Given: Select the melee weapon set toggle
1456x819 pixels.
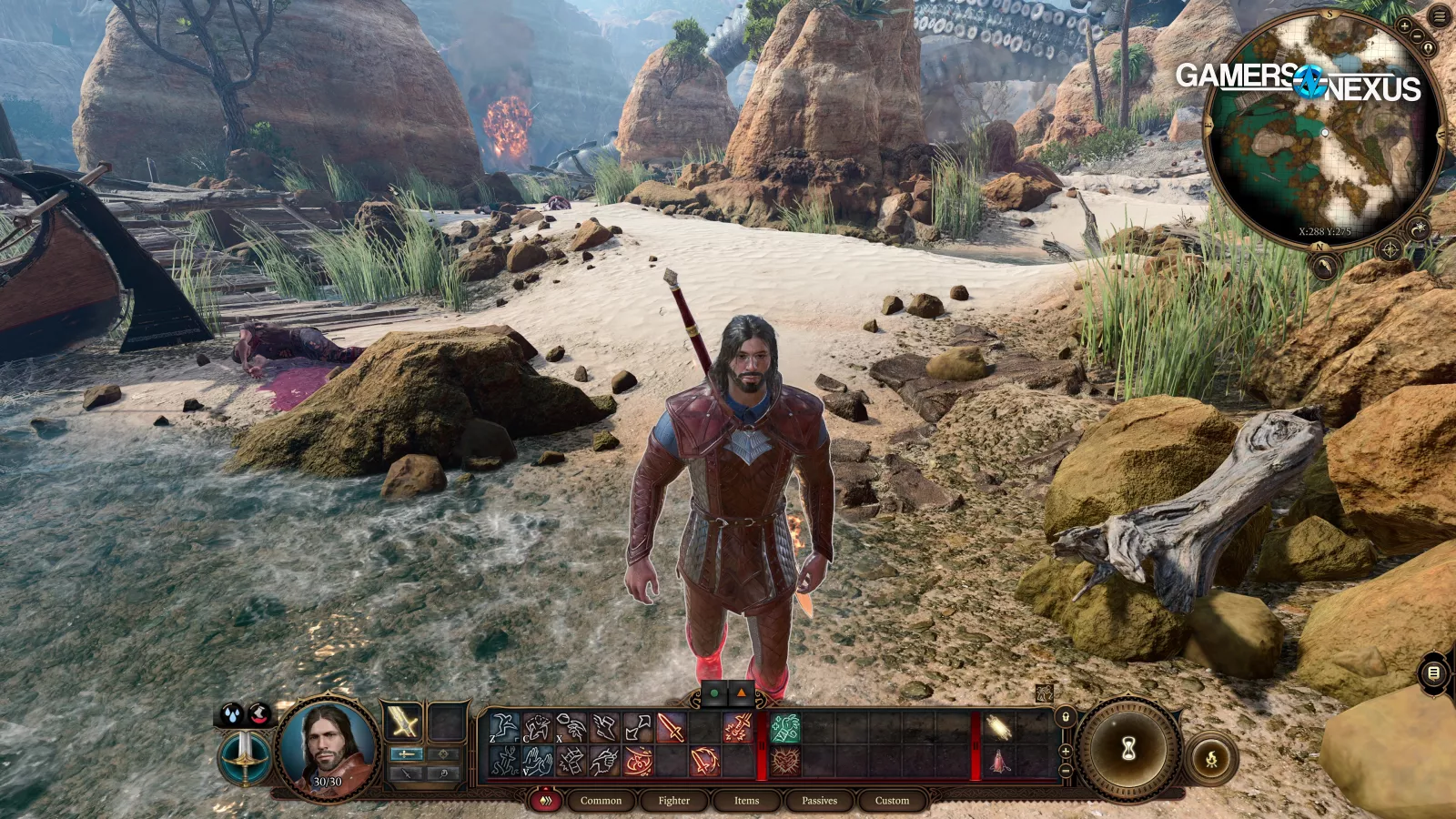Looking at the screenshot, I should coord(406,754).
